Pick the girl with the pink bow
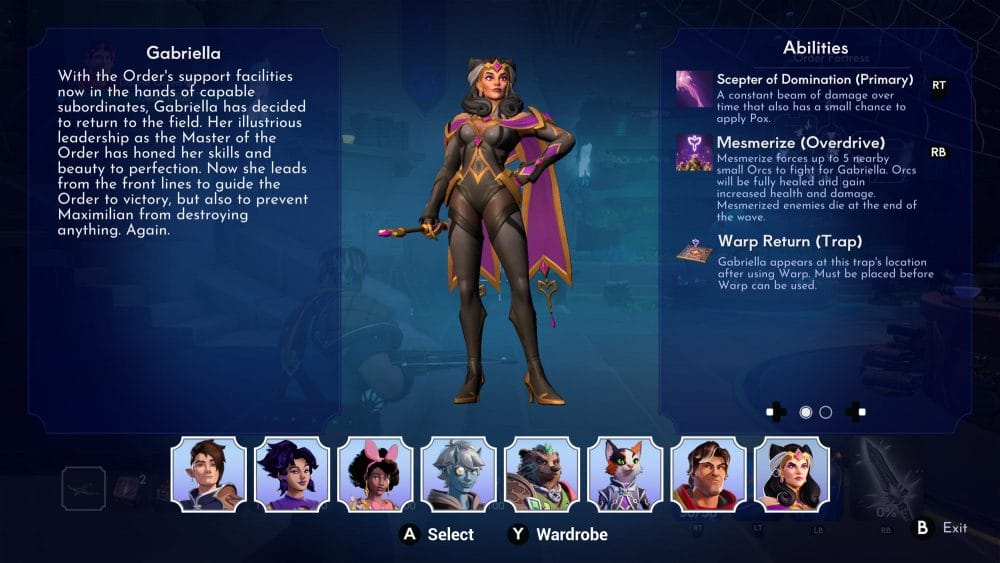The width and height of the screenshot is (1000, 563). (375, 474)
